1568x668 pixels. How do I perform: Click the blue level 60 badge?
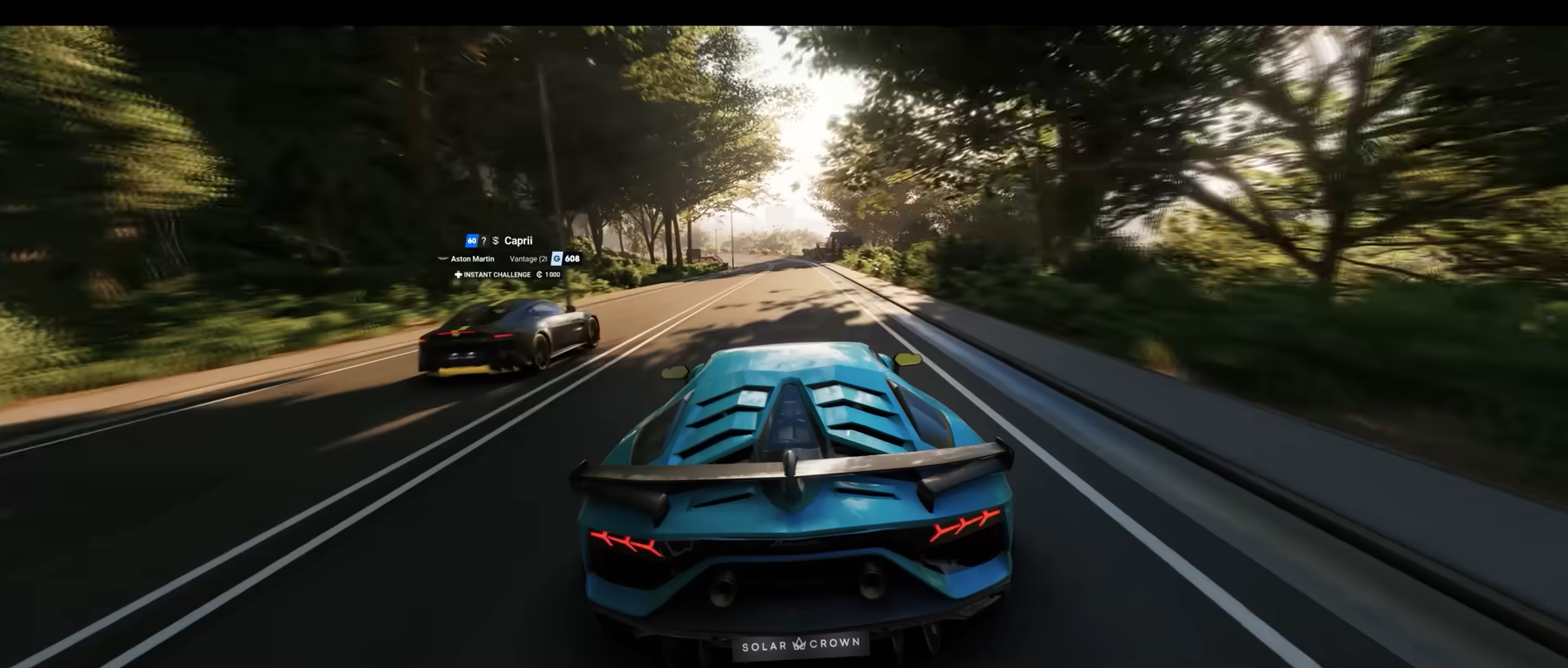tap(472, 241)
